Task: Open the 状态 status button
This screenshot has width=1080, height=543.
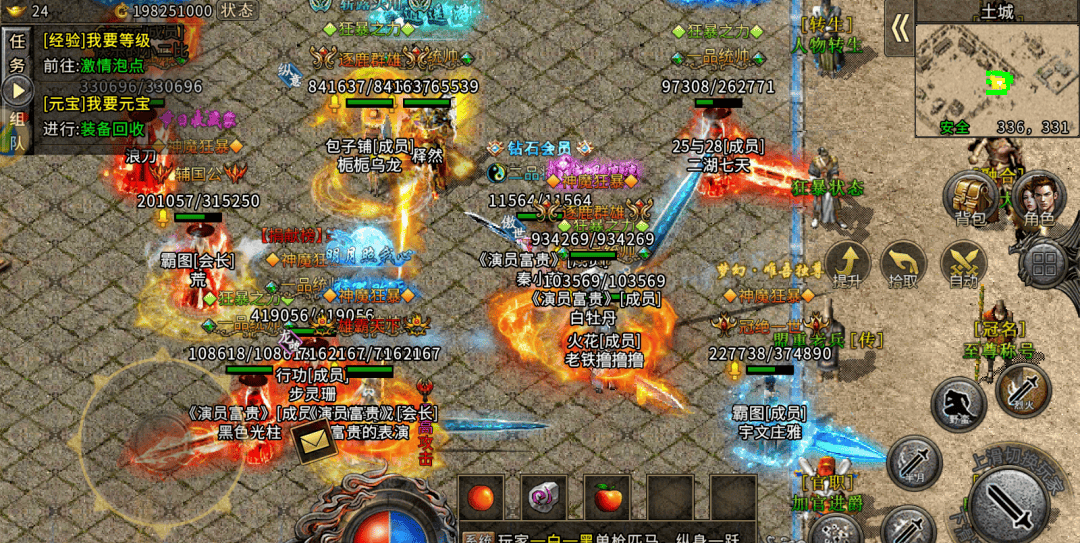Action: [237, 10]
